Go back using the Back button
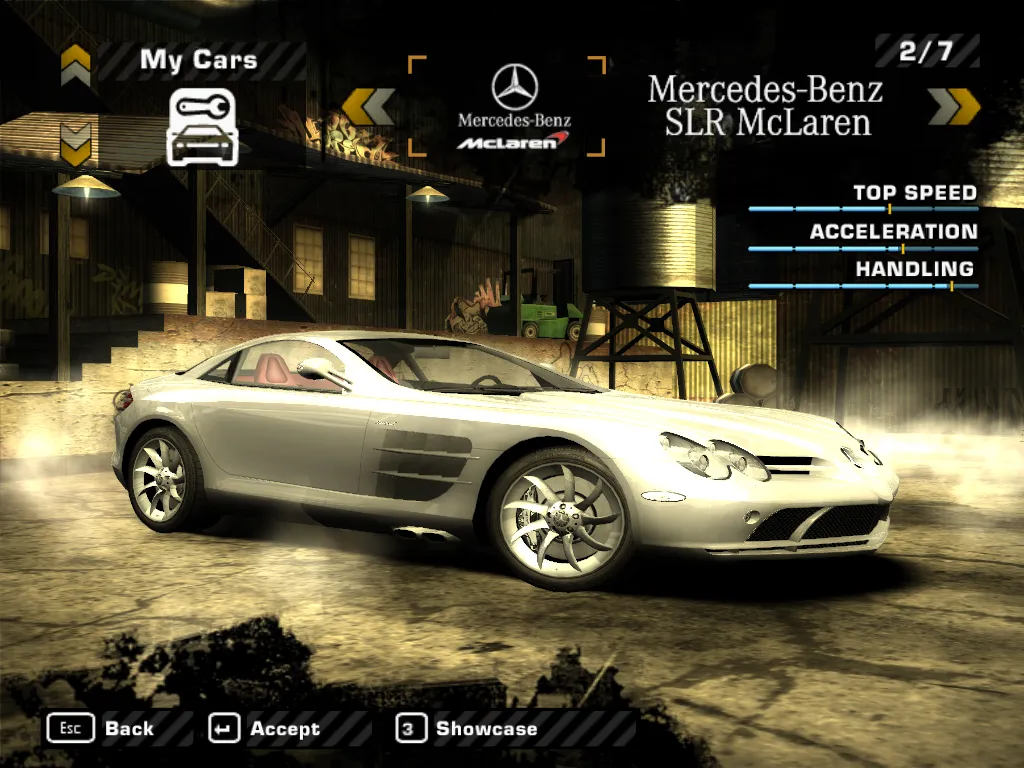The image size is (1024, 768). click(101, 728)
